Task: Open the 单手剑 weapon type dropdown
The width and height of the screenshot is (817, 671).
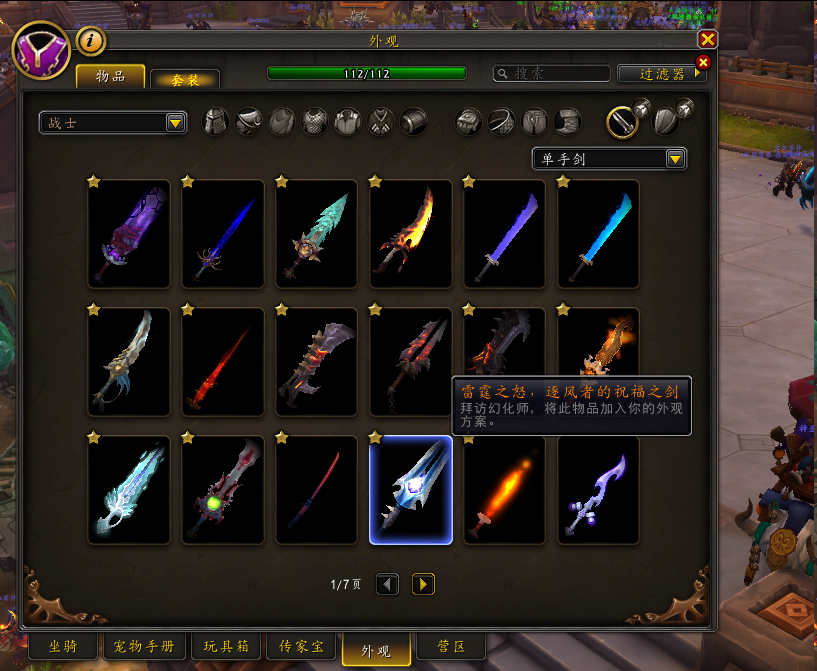Action: pyautogui.click(x=609, y=159)
